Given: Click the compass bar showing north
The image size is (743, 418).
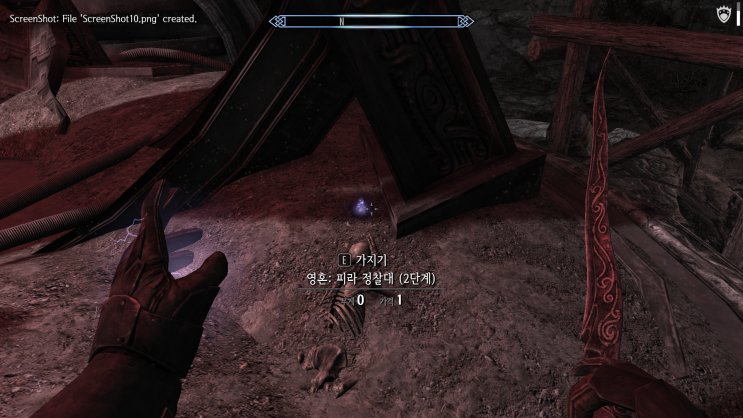Looking at the screenshot, I should click(x=372, y=20).
